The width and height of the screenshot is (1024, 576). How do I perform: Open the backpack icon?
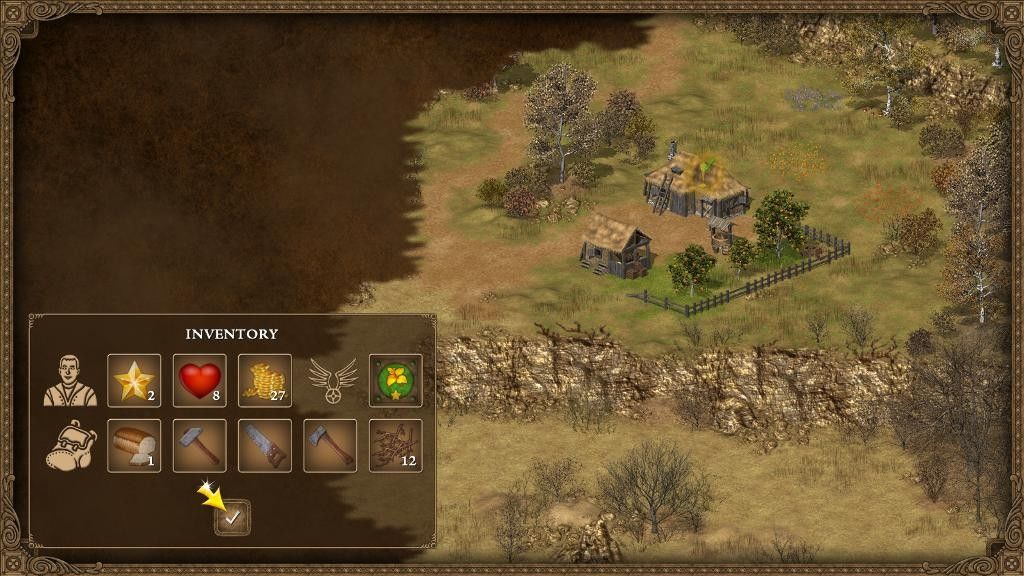click(x=70, y=446)
